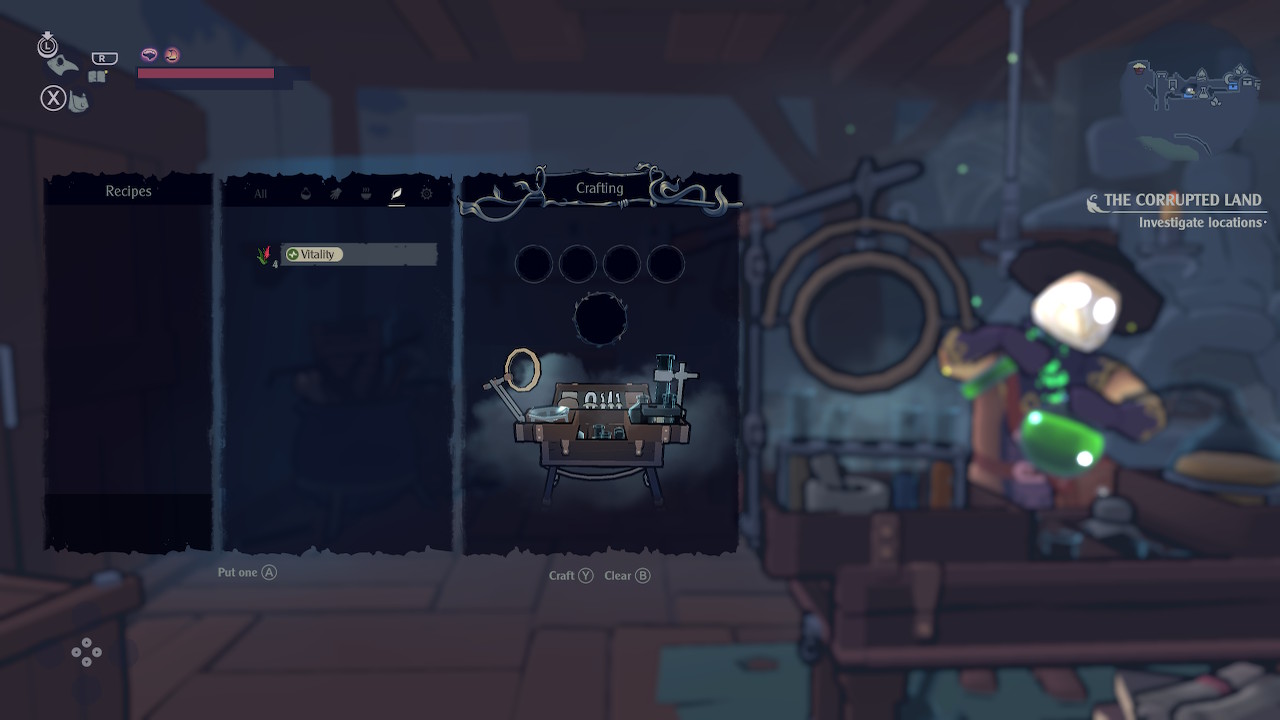1280x720 pixels.
Task: Show the glove category tab
Action: point(336,194)
